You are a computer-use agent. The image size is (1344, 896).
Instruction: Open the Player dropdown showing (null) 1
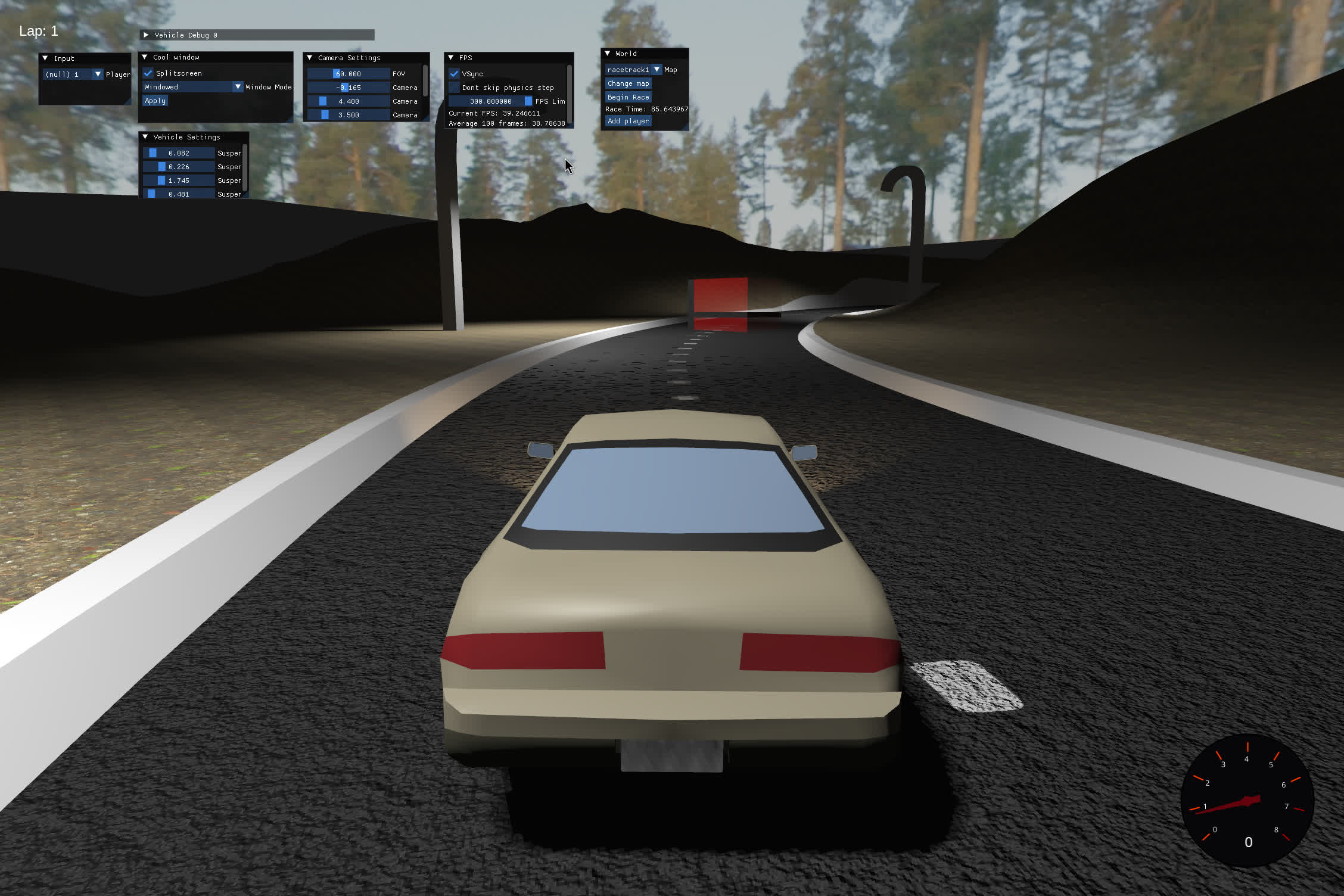pos(97,74)
